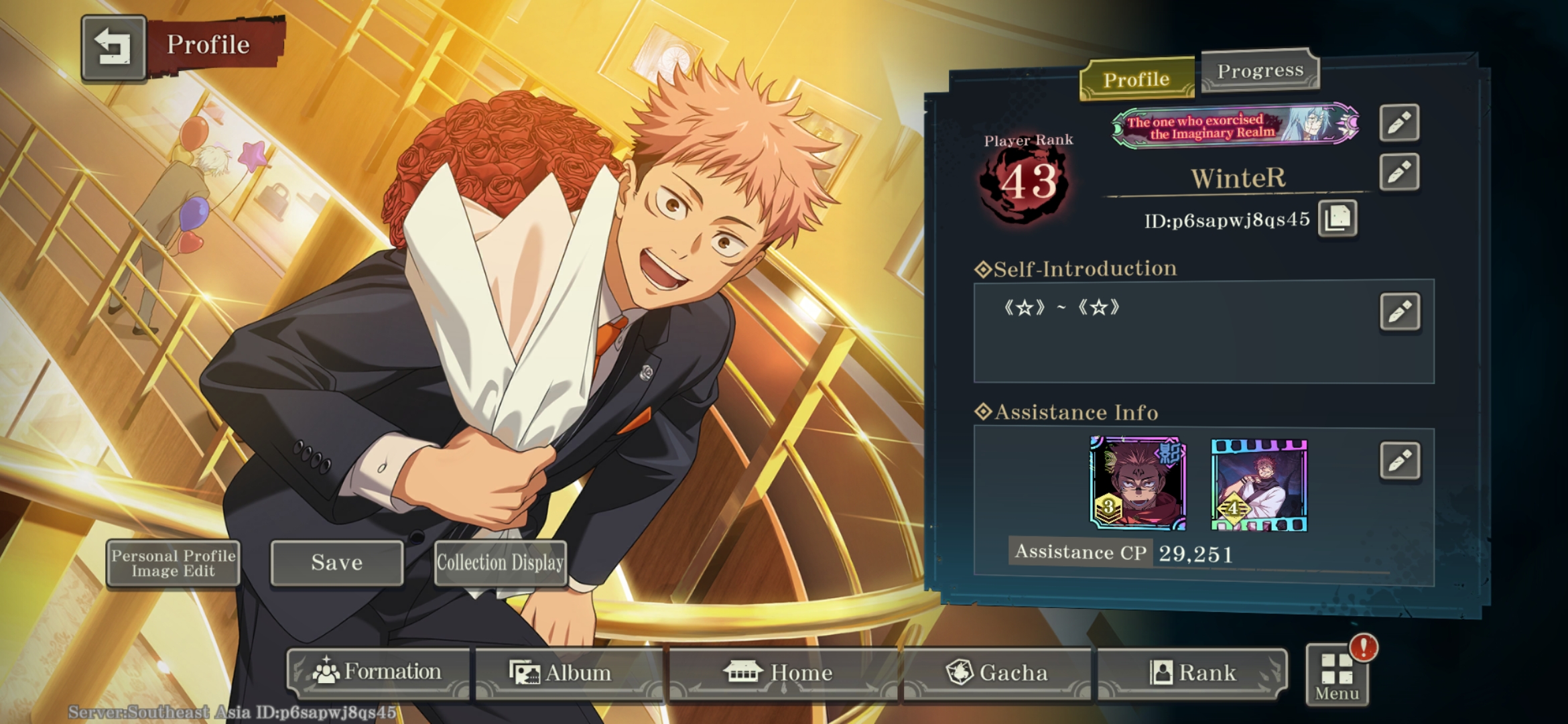1568x724 pixels.
Task: Return to the Home screen
Action: point(781,672)
